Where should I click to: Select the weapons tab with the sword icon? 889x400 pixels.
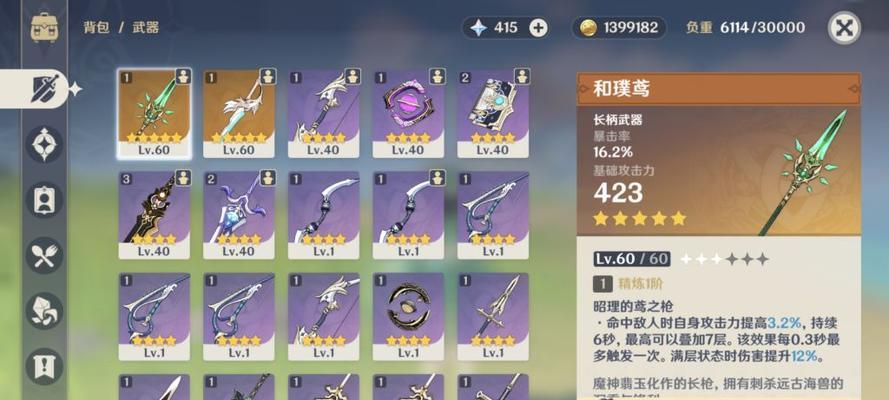click(44, 89)
